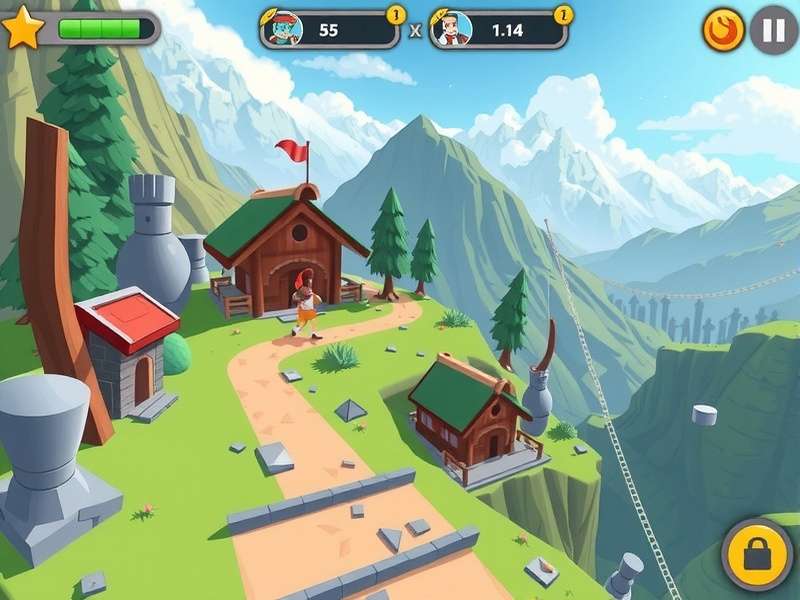Select the brown-haired character portrait
Screen dimensions: 800x600
click(452, 29)
